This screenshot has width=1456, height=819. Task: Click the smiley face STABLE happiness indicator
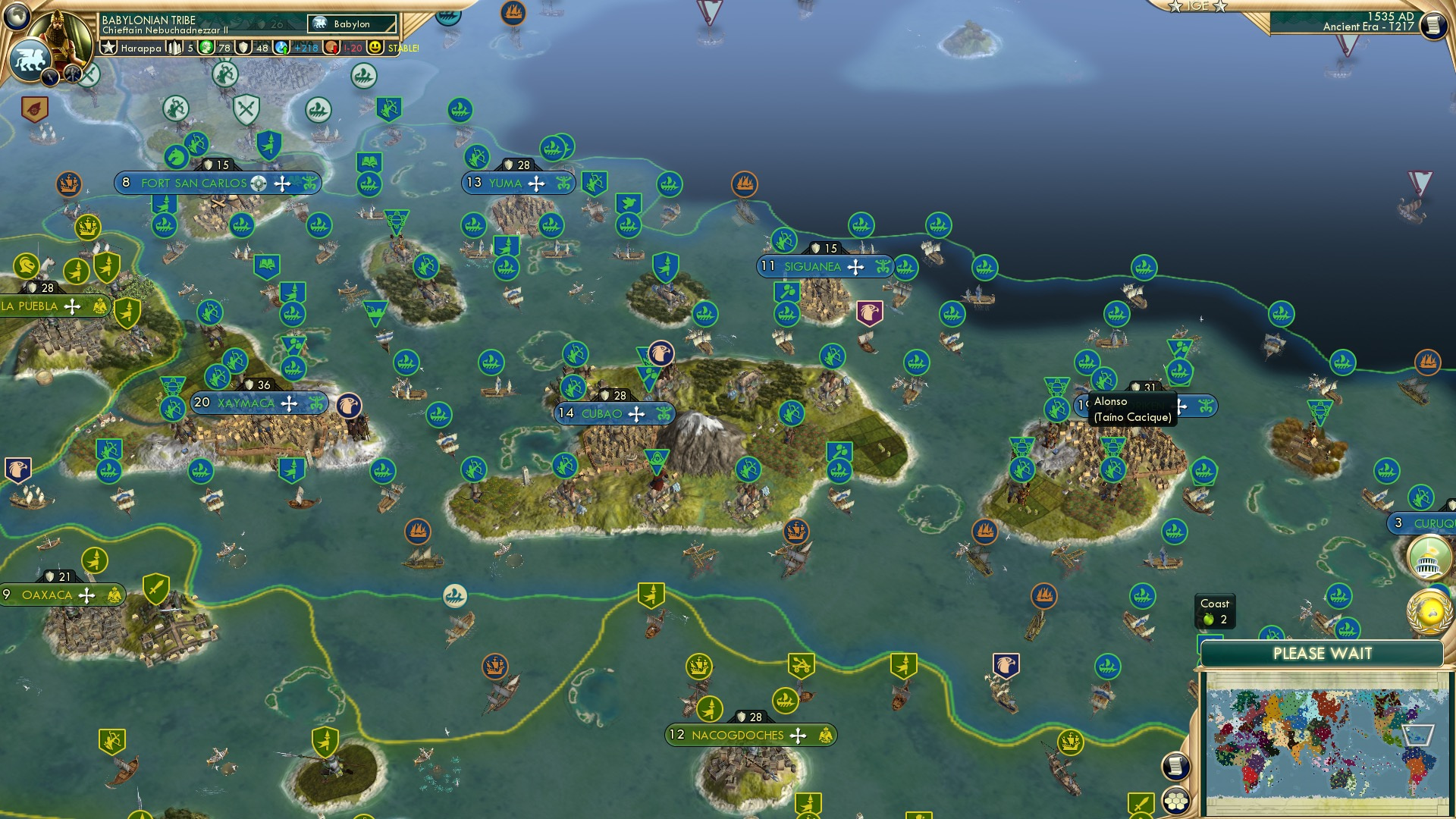coord(377,49)
